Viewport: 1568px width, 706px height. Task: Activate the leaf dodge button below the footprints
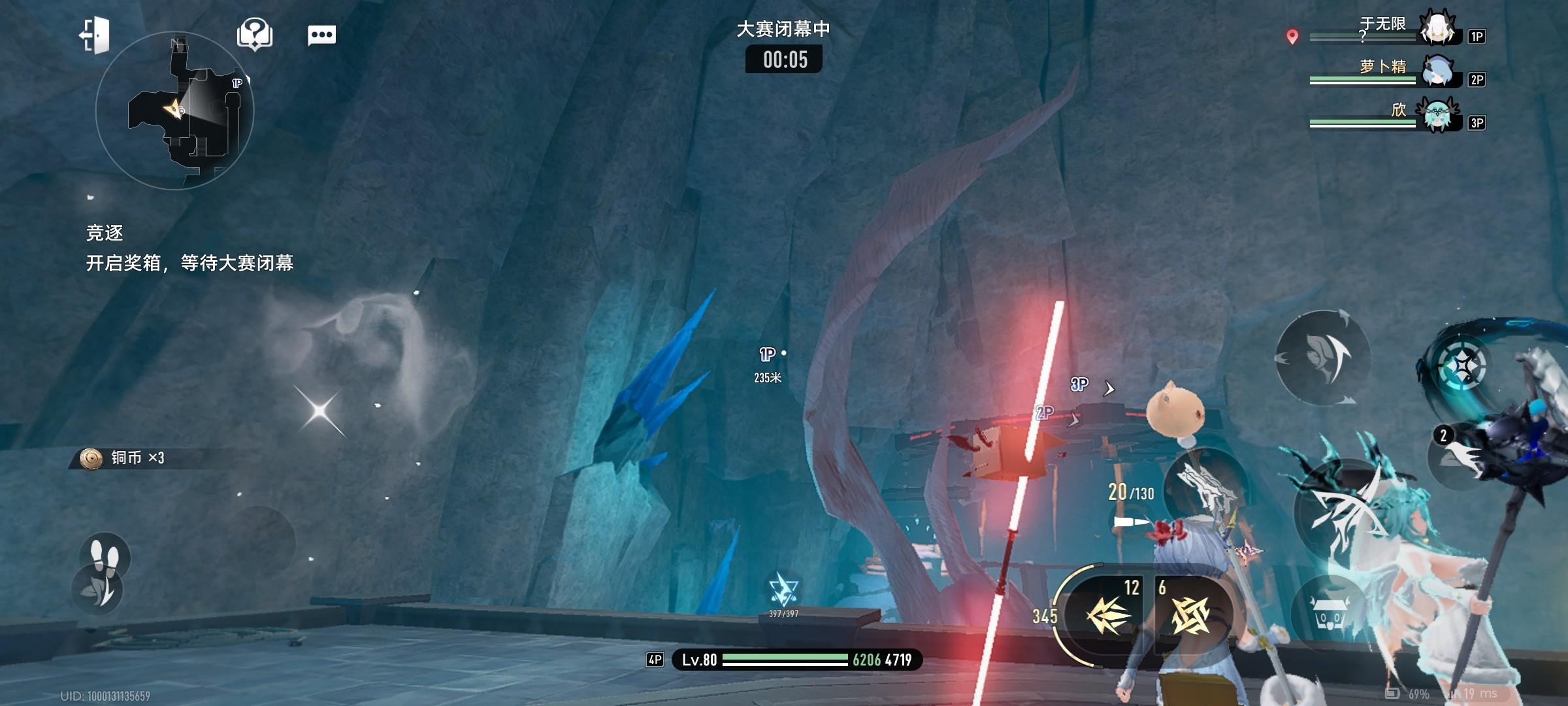tap(97, 590)
